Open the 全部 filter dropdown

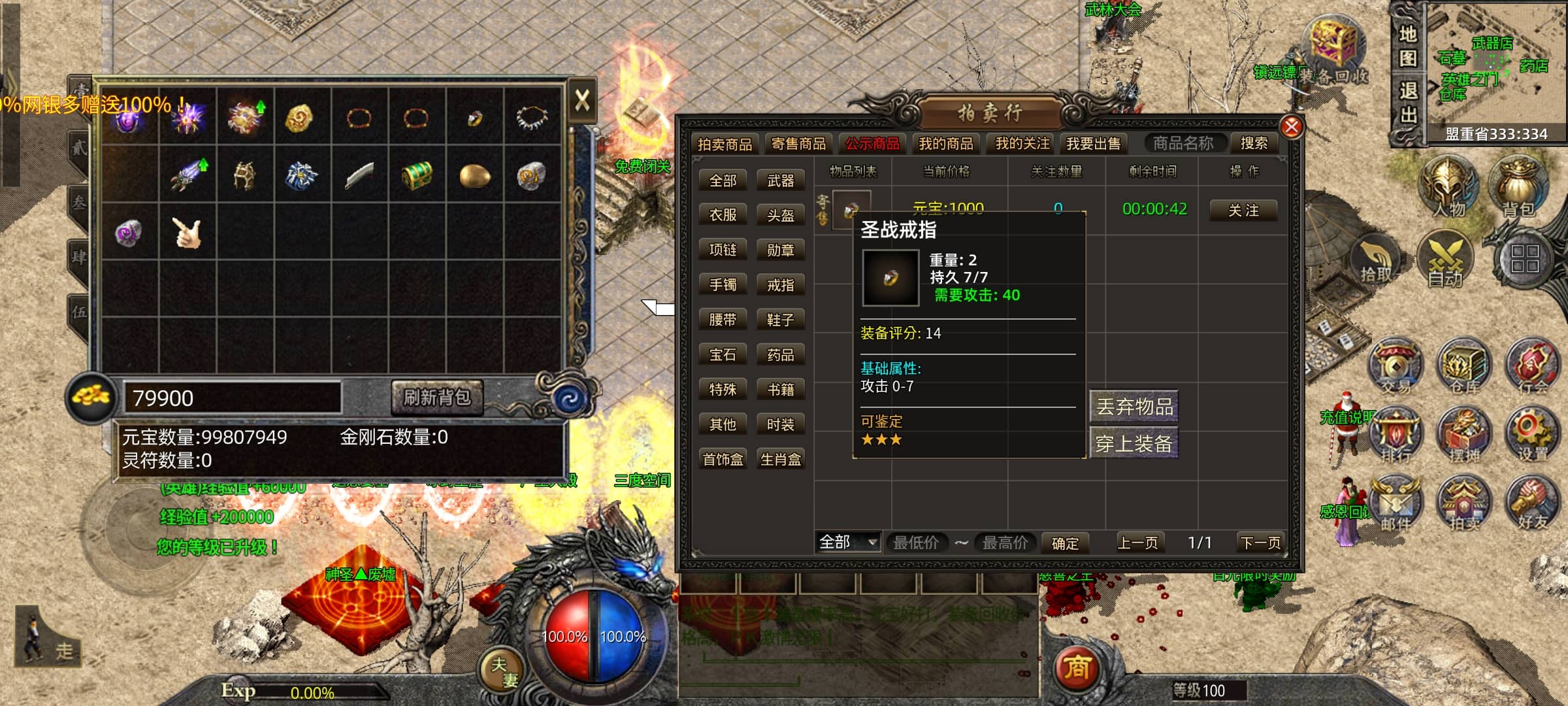point(848,543)
